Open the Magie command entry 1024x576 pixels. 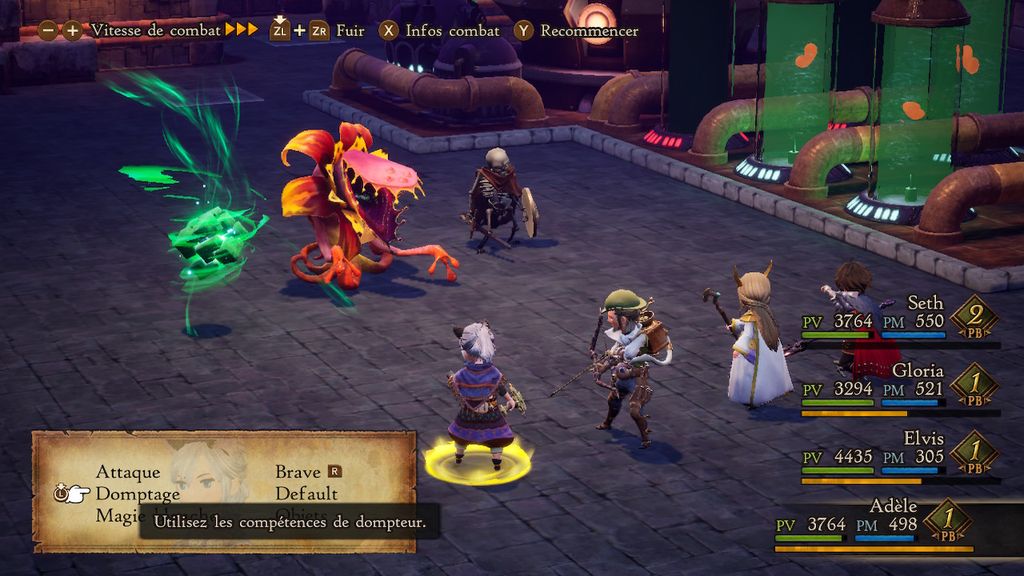point(119,515)
